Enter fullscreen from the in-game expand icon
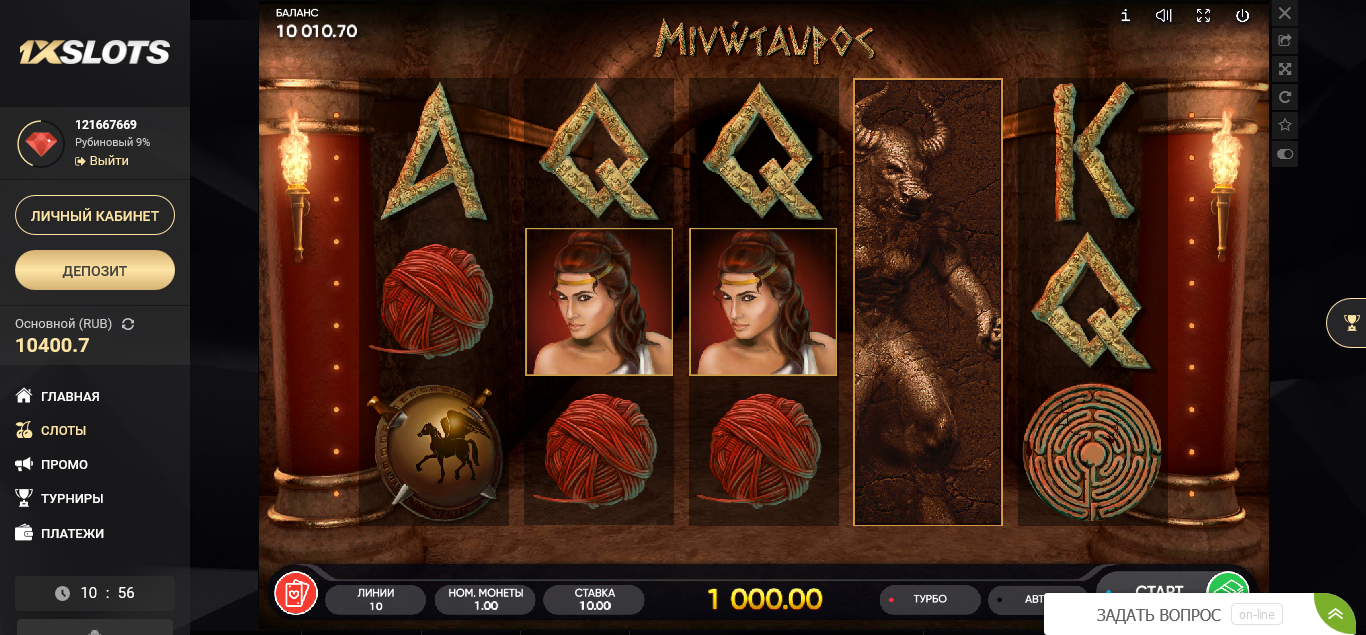The image size is (1366, 635). [x=1204, y=15]
